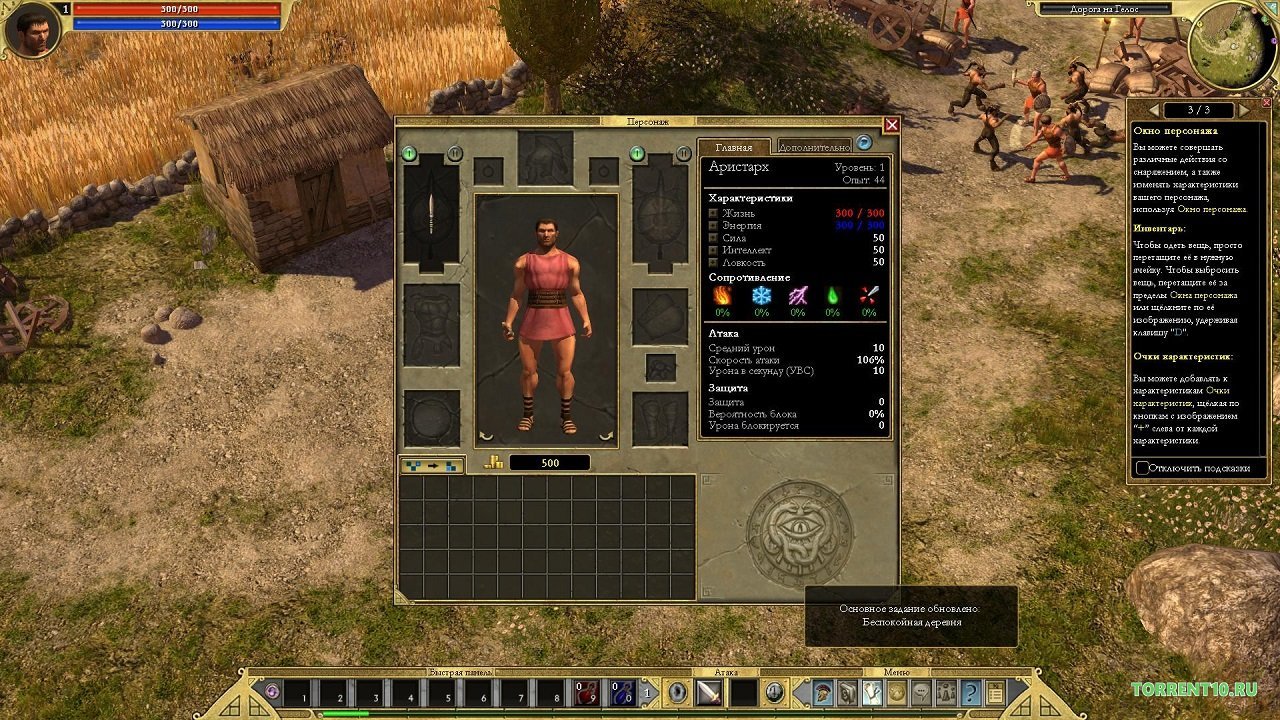Viewport: 1280px width, 720px height.
Task: Click the spartan helmet character icon in menu bar
Action: click(820, 692)
